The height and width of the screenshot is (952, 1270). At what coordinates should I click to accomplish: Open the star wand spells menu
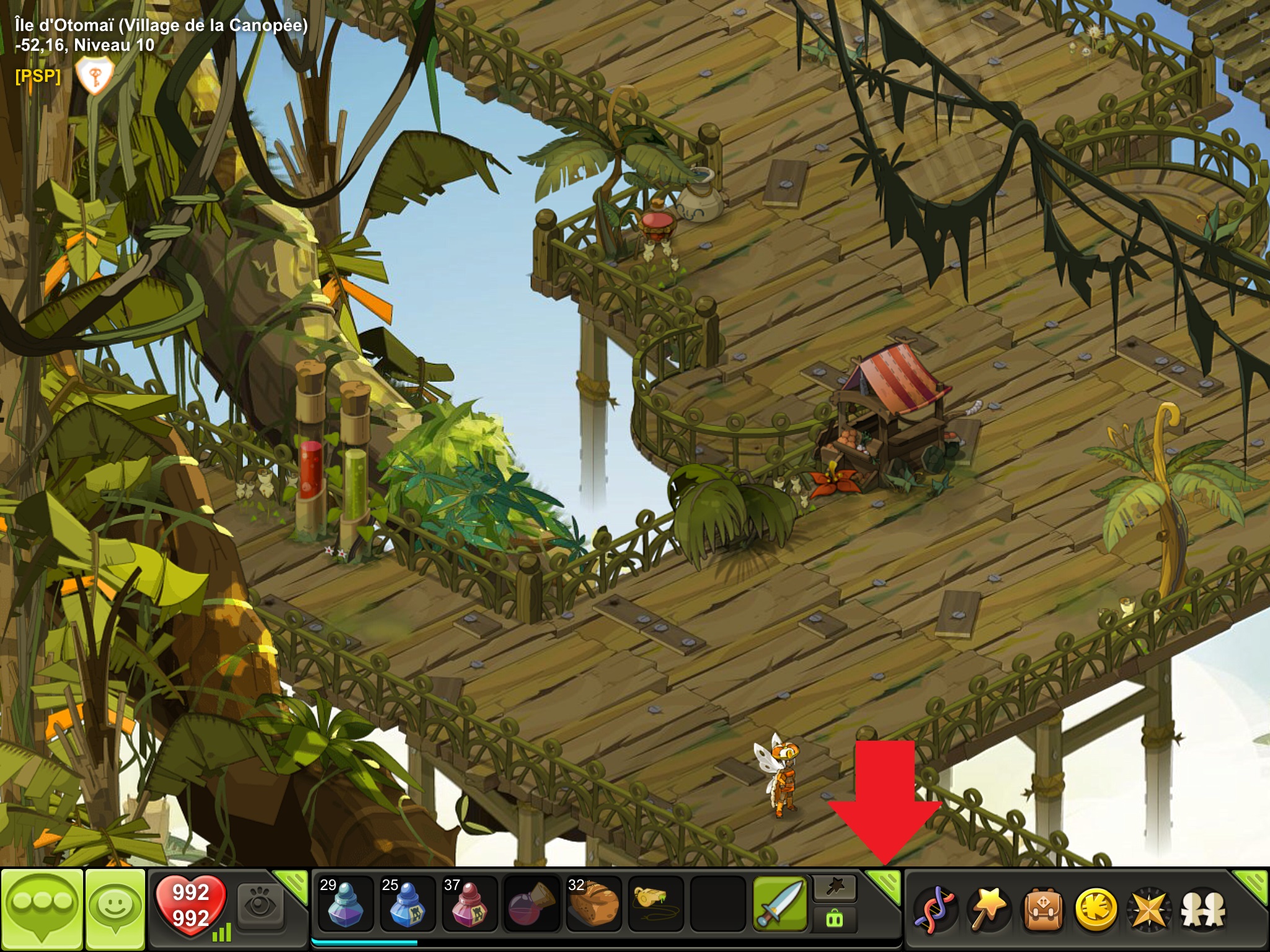(x=988, y=910)
